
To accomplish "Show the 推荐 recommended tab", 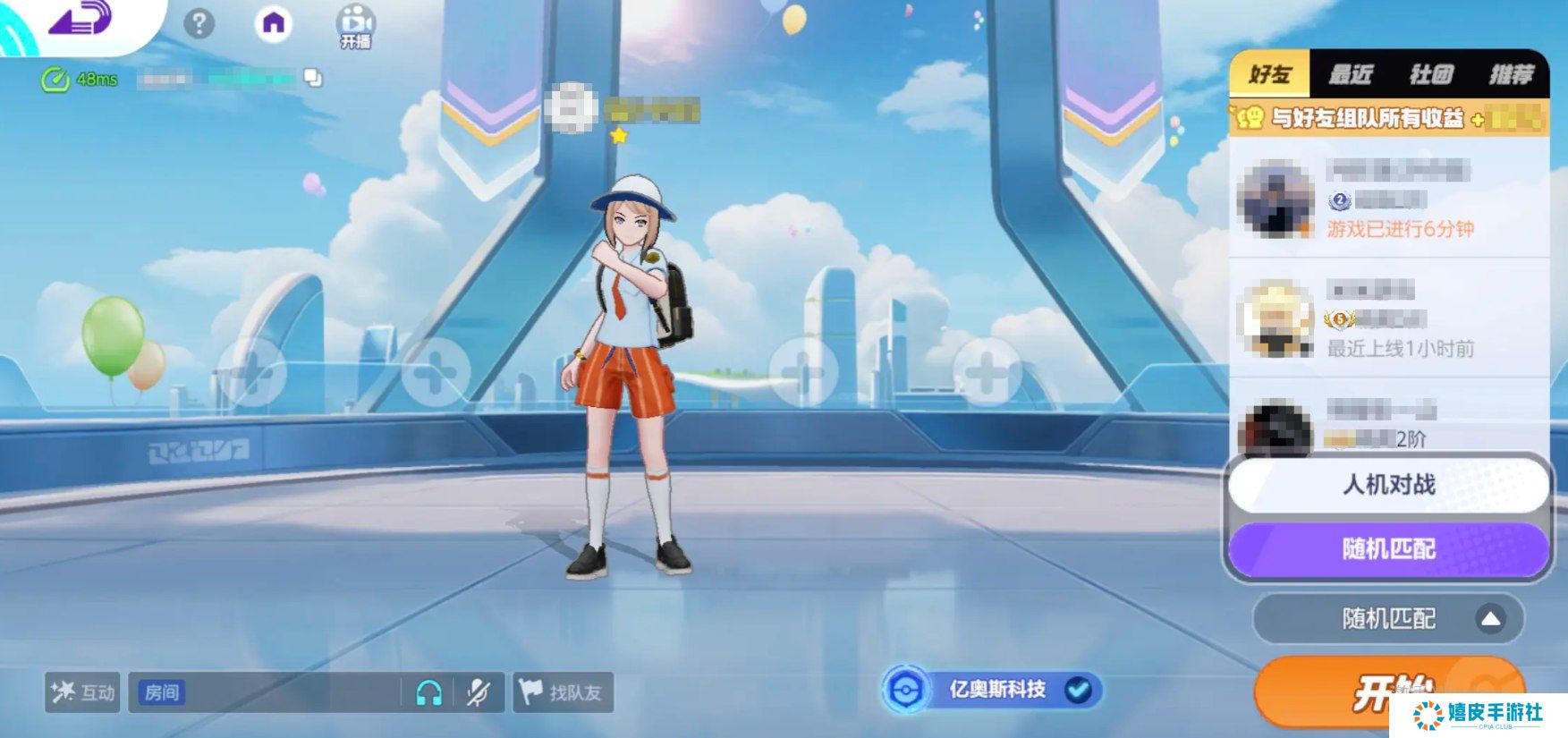I will pos(1511,73).
